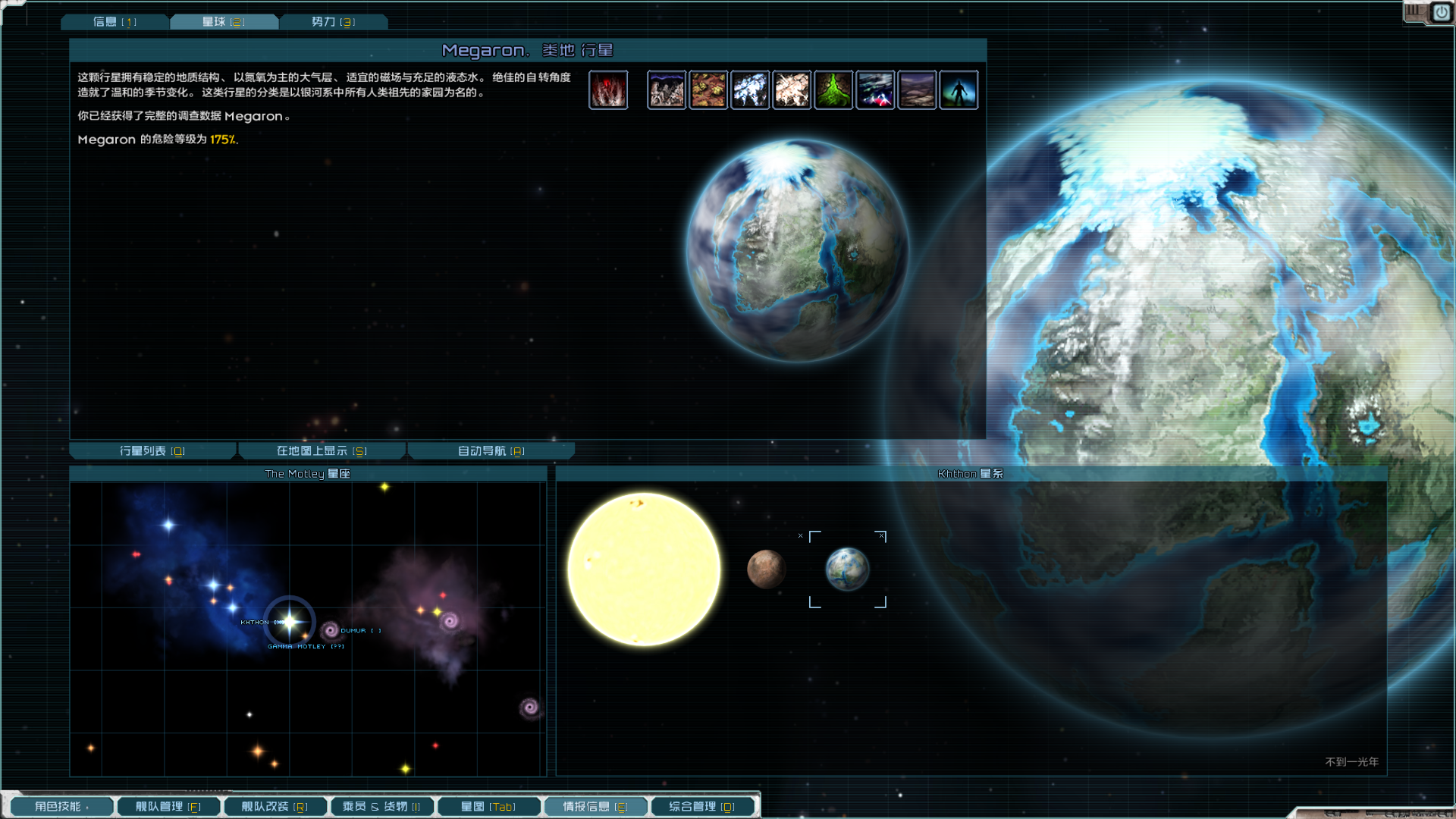Click the Khthon star in the system panel
Image resolution: width=1456 pixels, height=819 pixels.
click(x=644, y=569)
